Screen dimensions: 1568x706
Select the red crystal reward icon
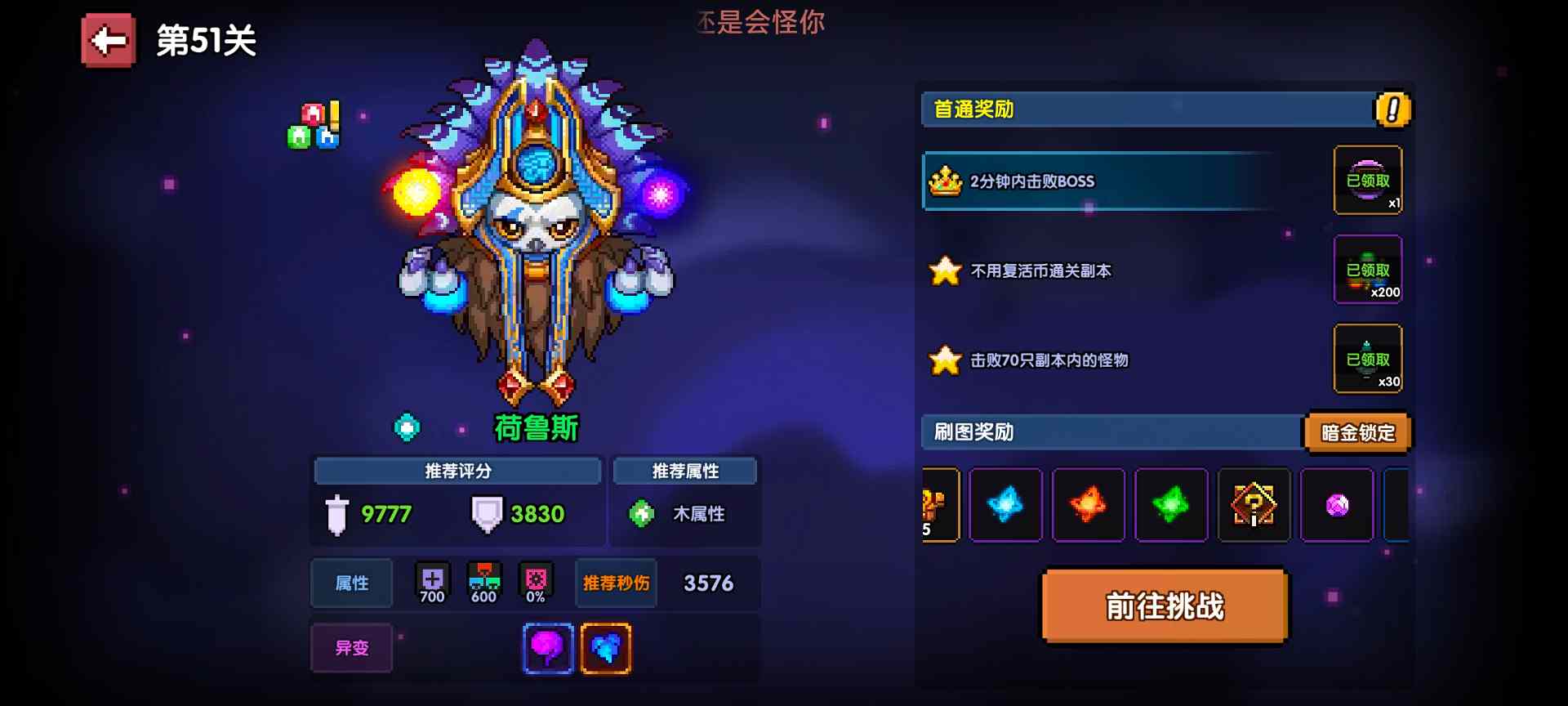coord(1089,505)
